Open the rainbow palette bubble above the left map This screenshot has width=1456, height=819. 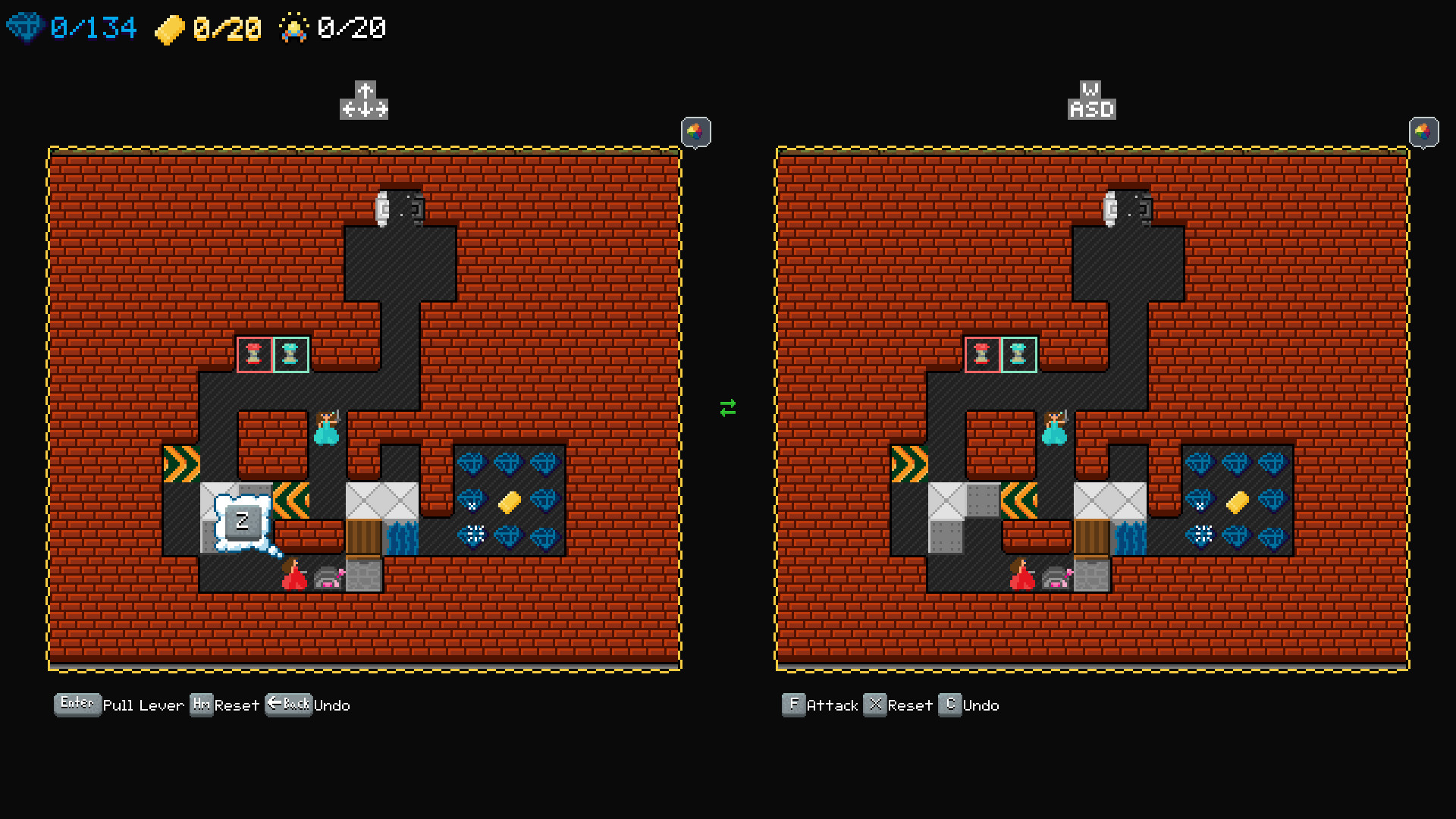tap(694, 132)
